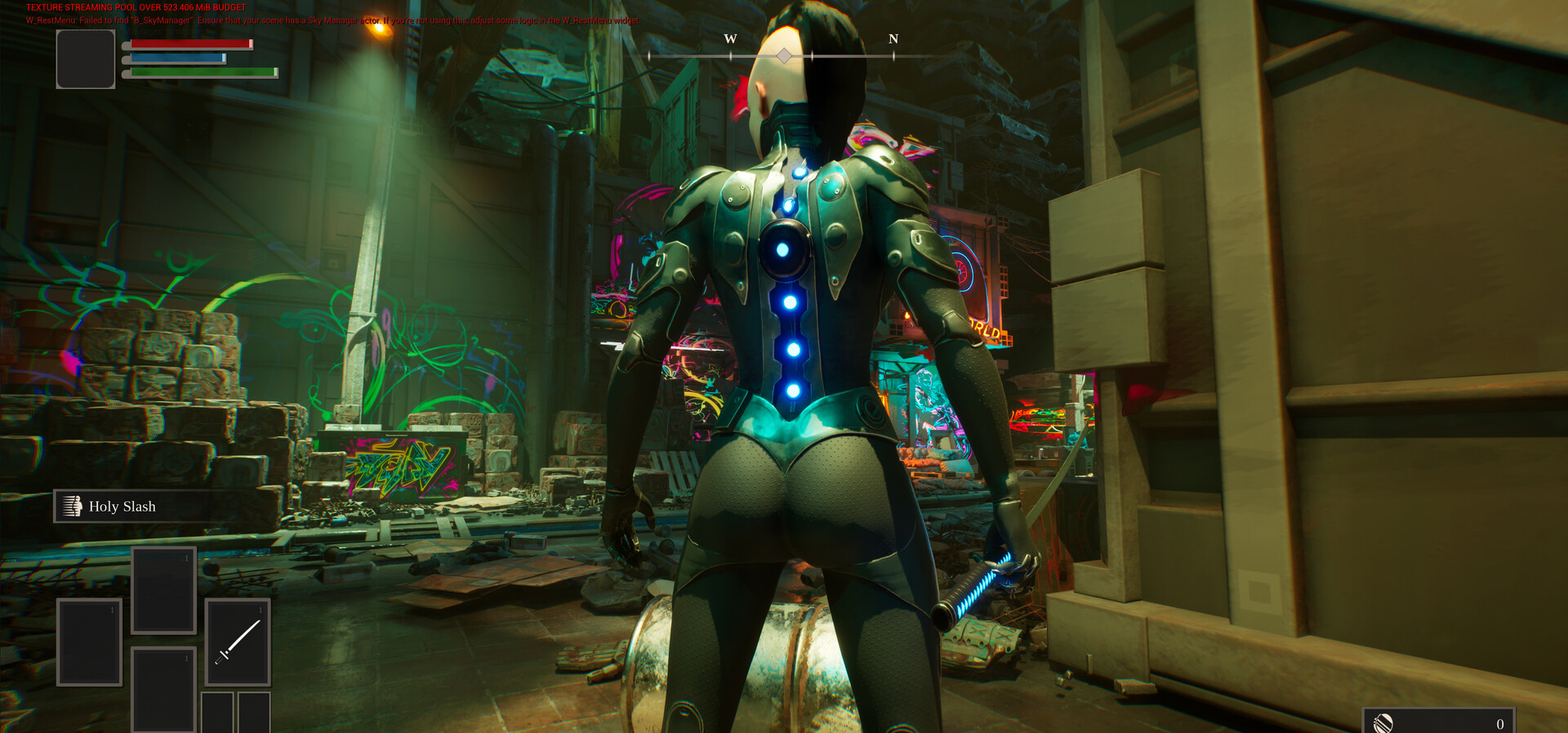Click the N direction on the compass
The width and height of the screenshot is (1568, 733).
pos(893,38)
